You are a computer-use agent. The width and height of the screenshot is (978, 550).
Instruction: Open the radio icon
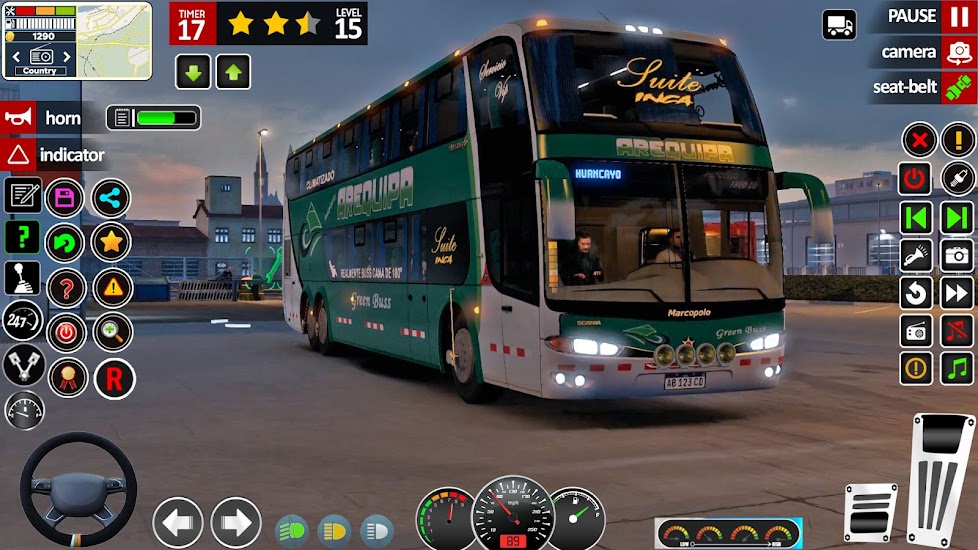pos(916,331)
